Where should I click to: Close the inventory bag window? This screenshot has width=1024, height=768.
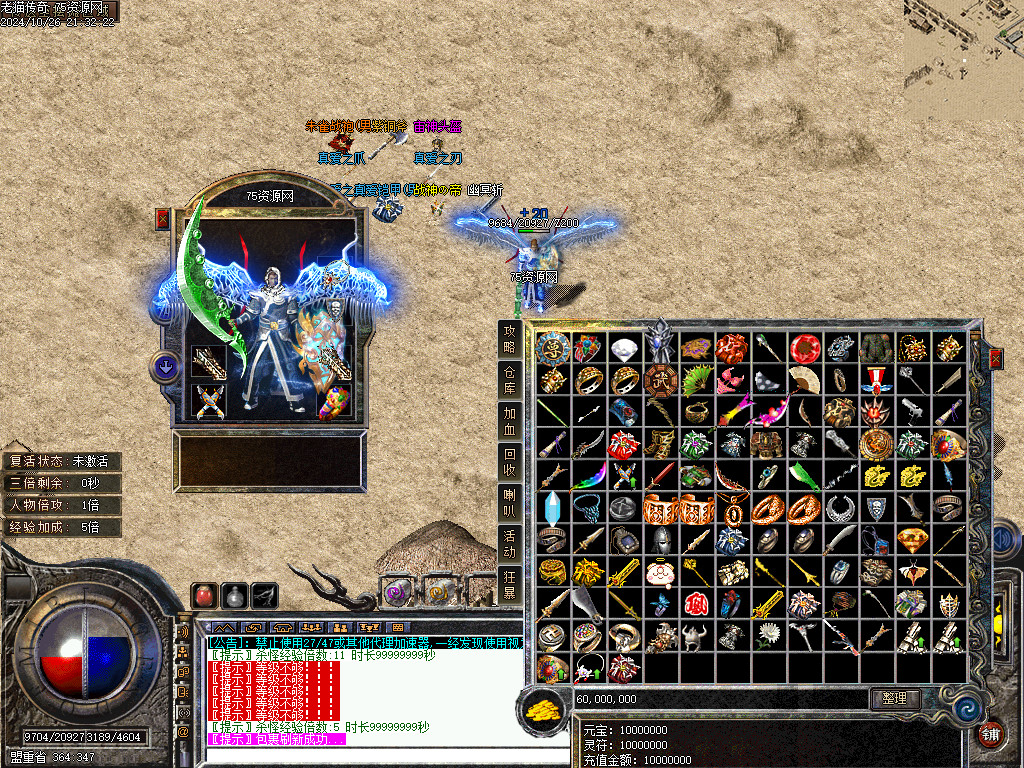(x=995, y=358)
